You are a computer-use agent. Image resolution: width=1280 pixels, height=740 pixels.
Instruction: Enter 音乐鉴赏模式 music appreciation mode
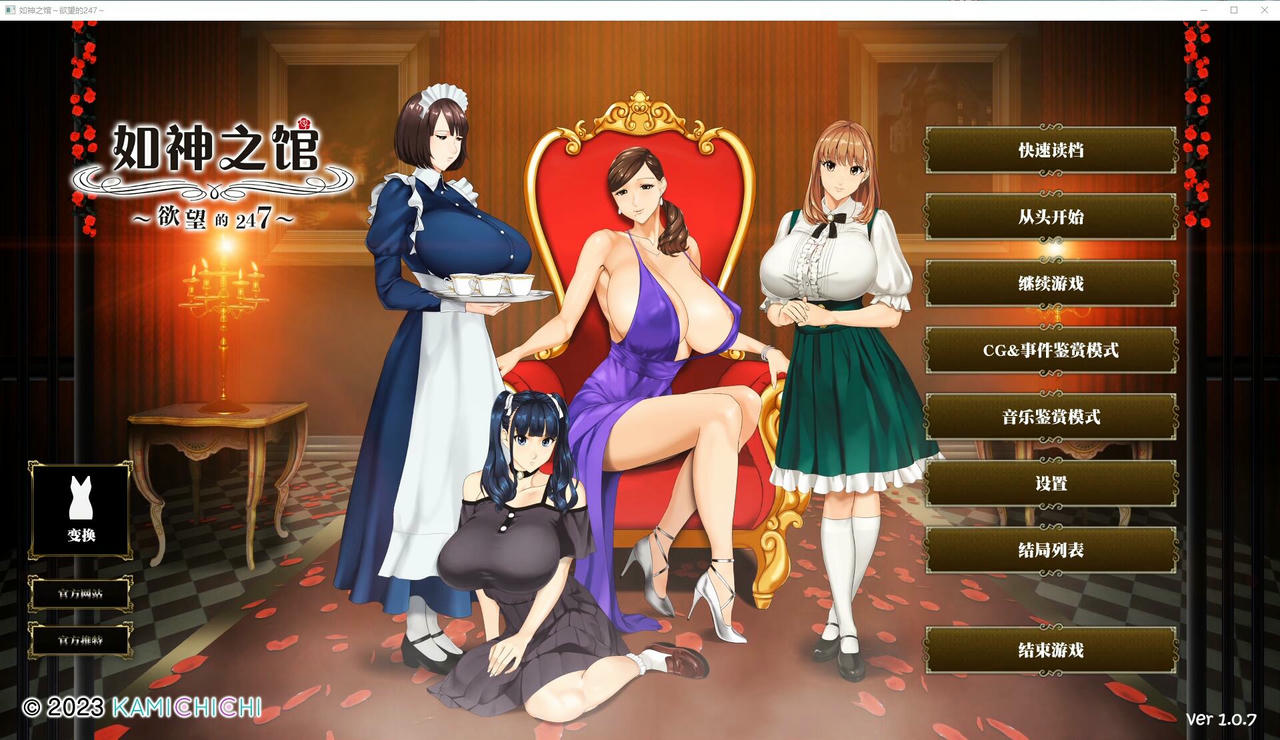pyautogui.click(x=1050, y=416)
